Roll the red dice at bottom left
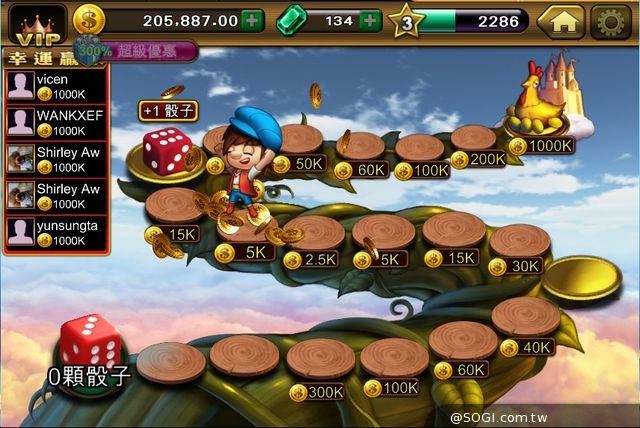Image resolution: width=640 pixels, height=428 pixels. pos(91,342)
